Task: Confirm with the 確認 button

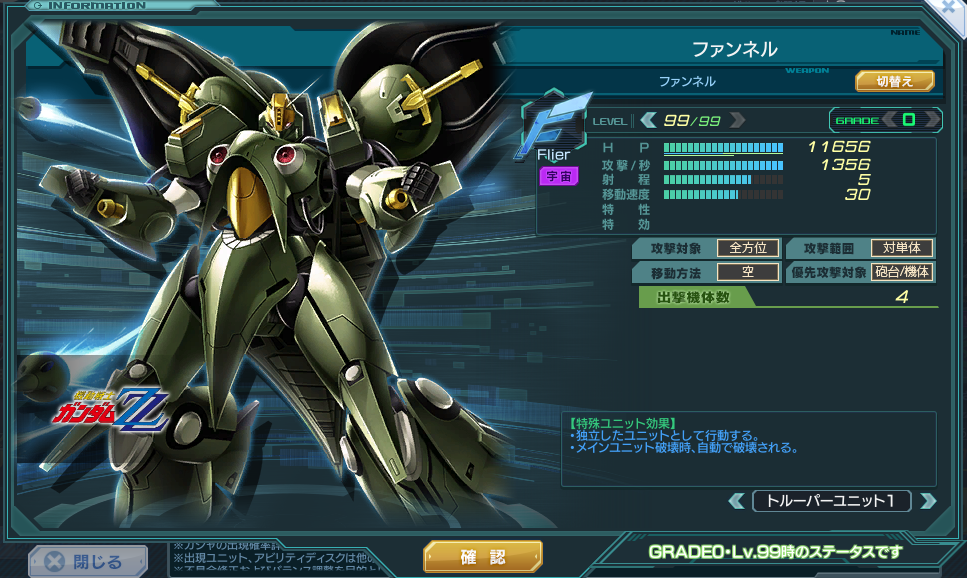Action: point(482,557)
